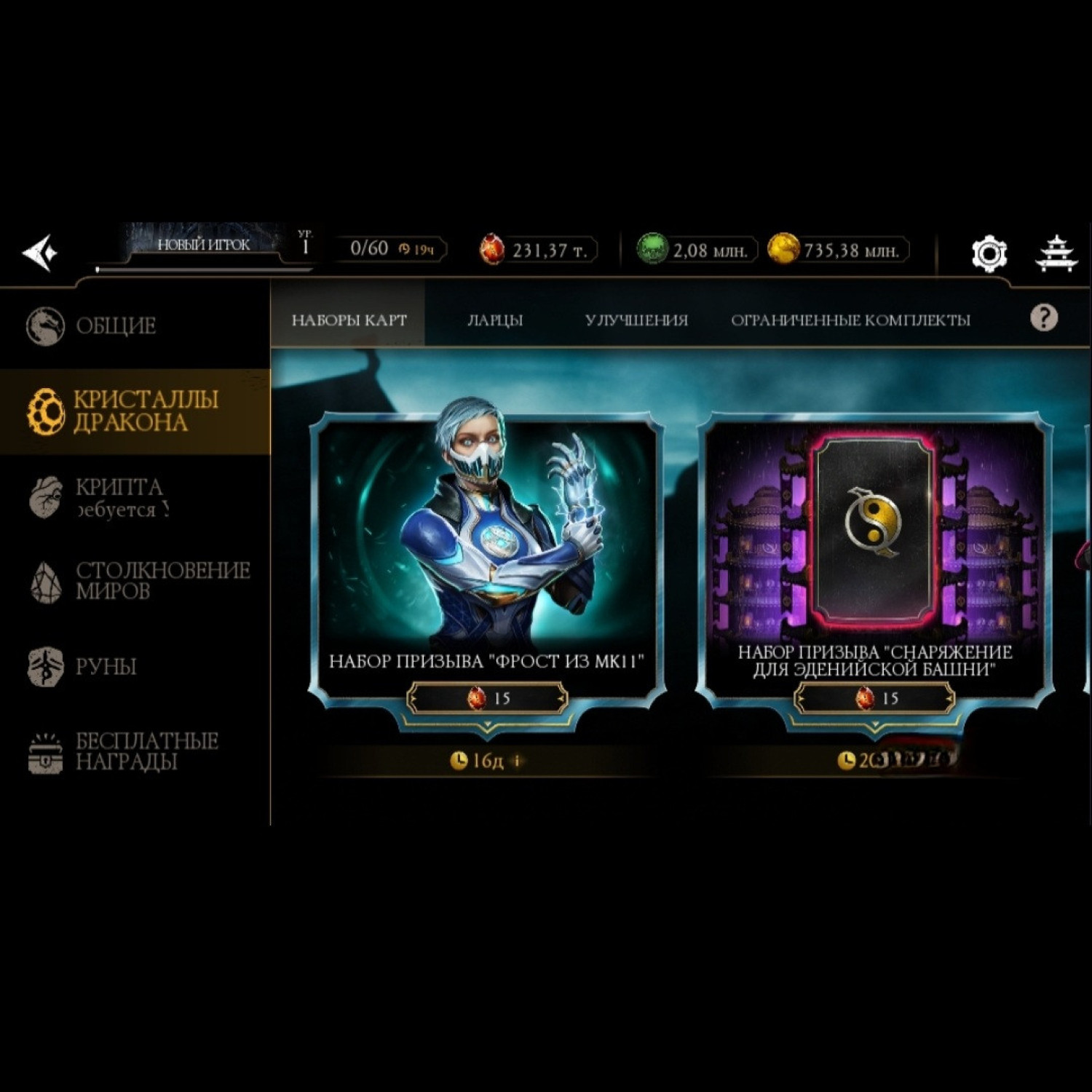Screen dimensions: 1092x1092
Task: Tap the pagoda icon in top bar
Action: pos(1056,253)
